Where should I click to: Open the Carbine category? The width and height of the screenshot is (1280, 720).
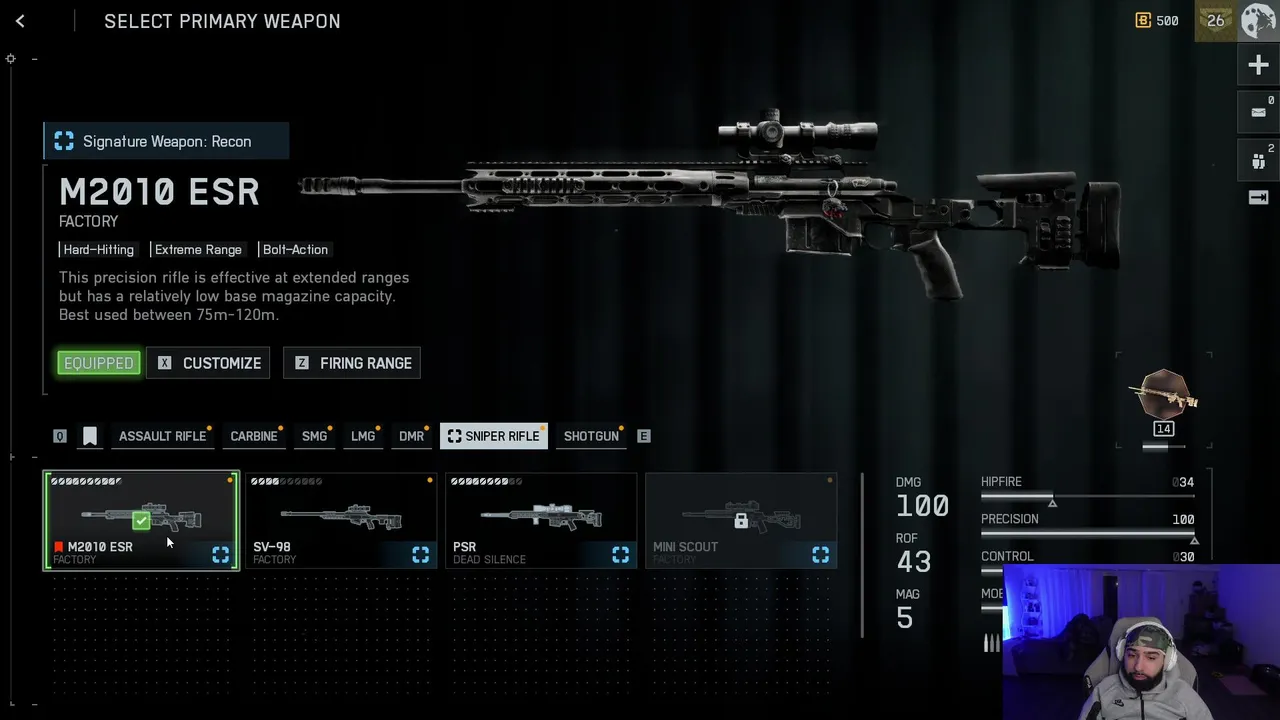click(254, 436)
